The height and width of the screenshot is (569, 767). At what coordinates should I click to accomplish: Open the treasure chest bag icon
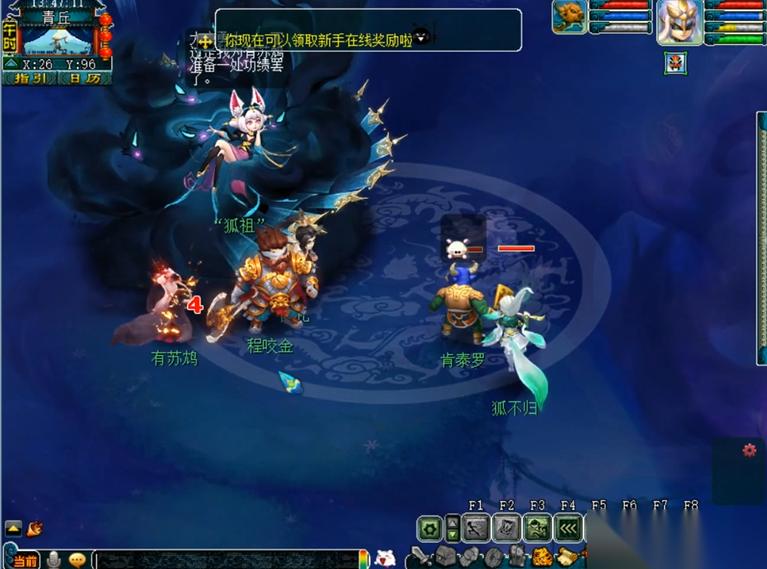pyautogui.click(x=544, y=558)
